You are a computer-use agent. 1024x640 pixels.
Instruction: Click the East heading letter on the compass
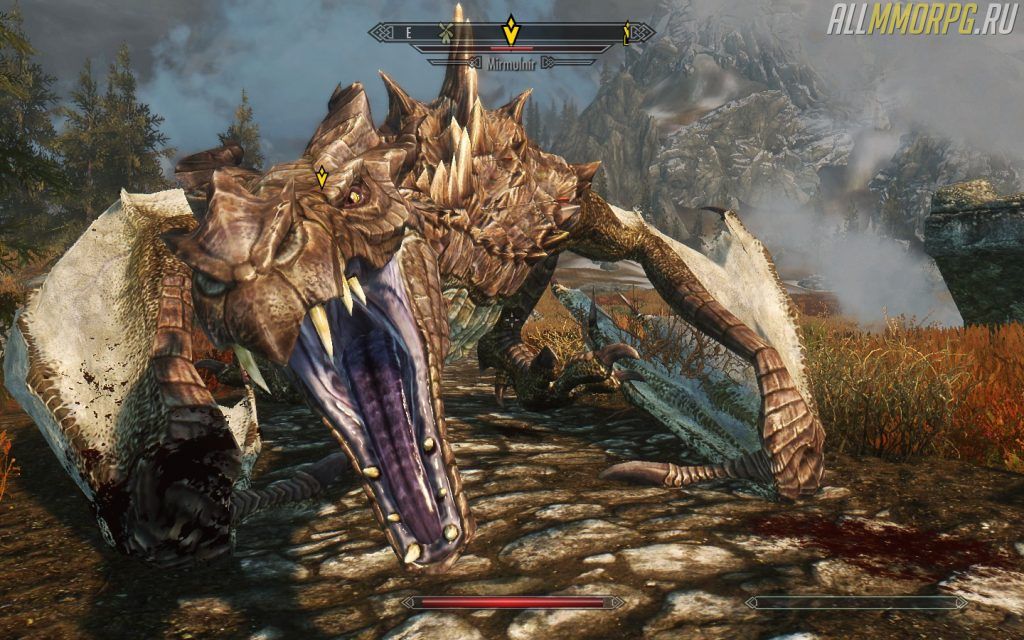[x=408, y=32]
